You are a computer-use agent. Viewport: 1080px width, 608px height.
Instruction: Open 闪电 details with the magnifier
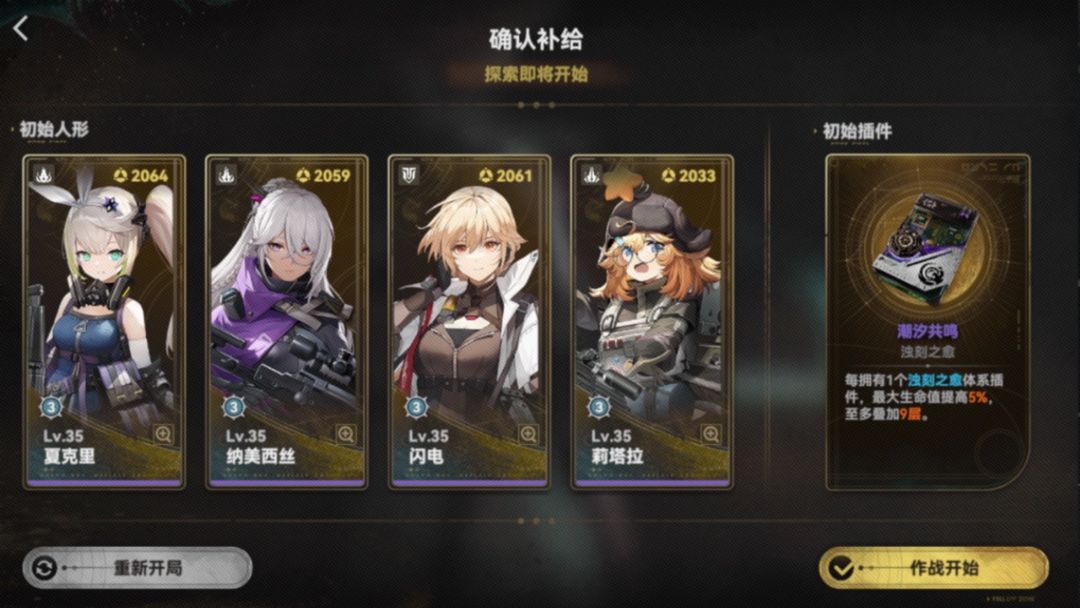point(528,434)
